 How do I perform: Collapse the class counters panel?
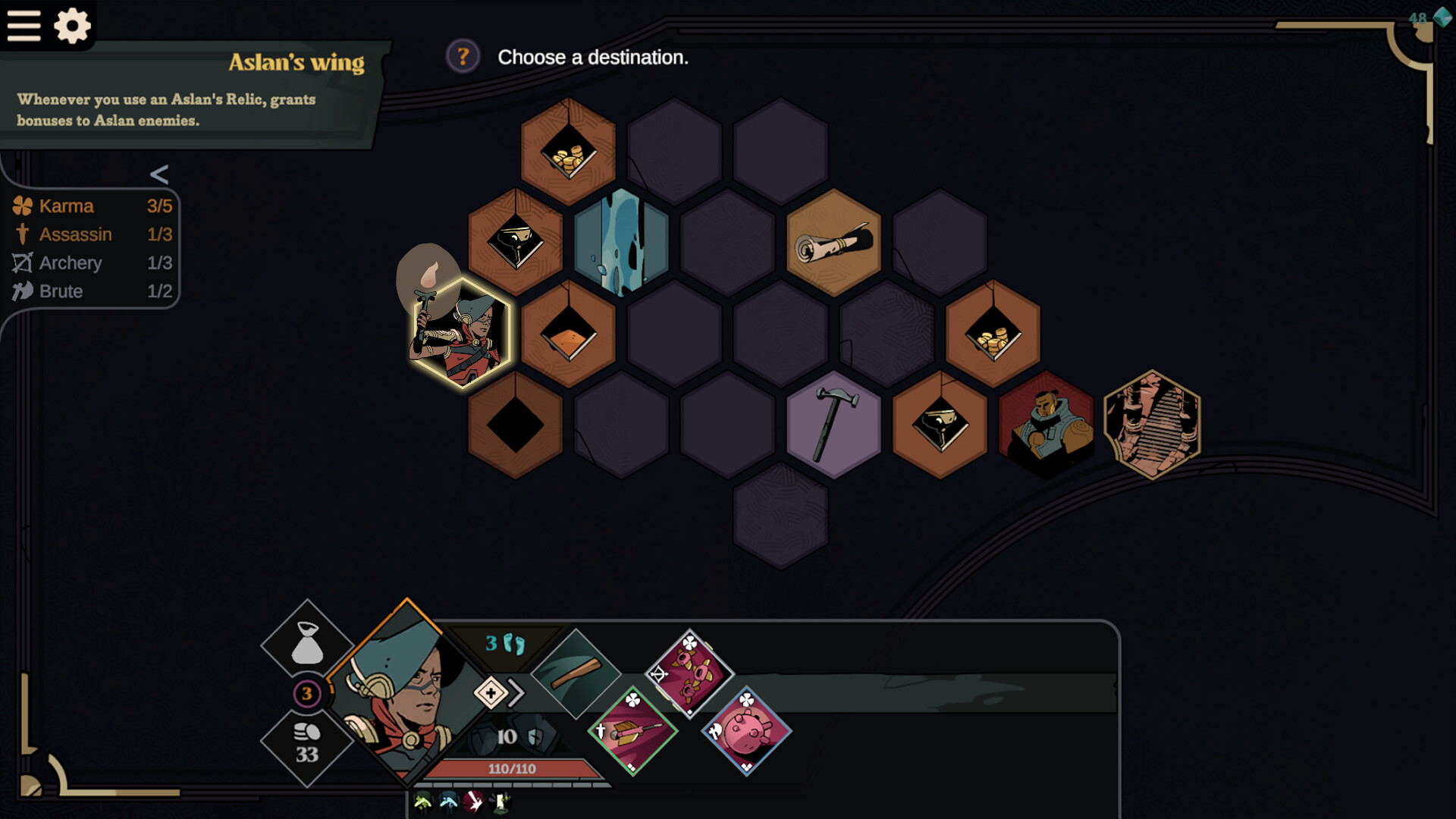pos(158,175)
